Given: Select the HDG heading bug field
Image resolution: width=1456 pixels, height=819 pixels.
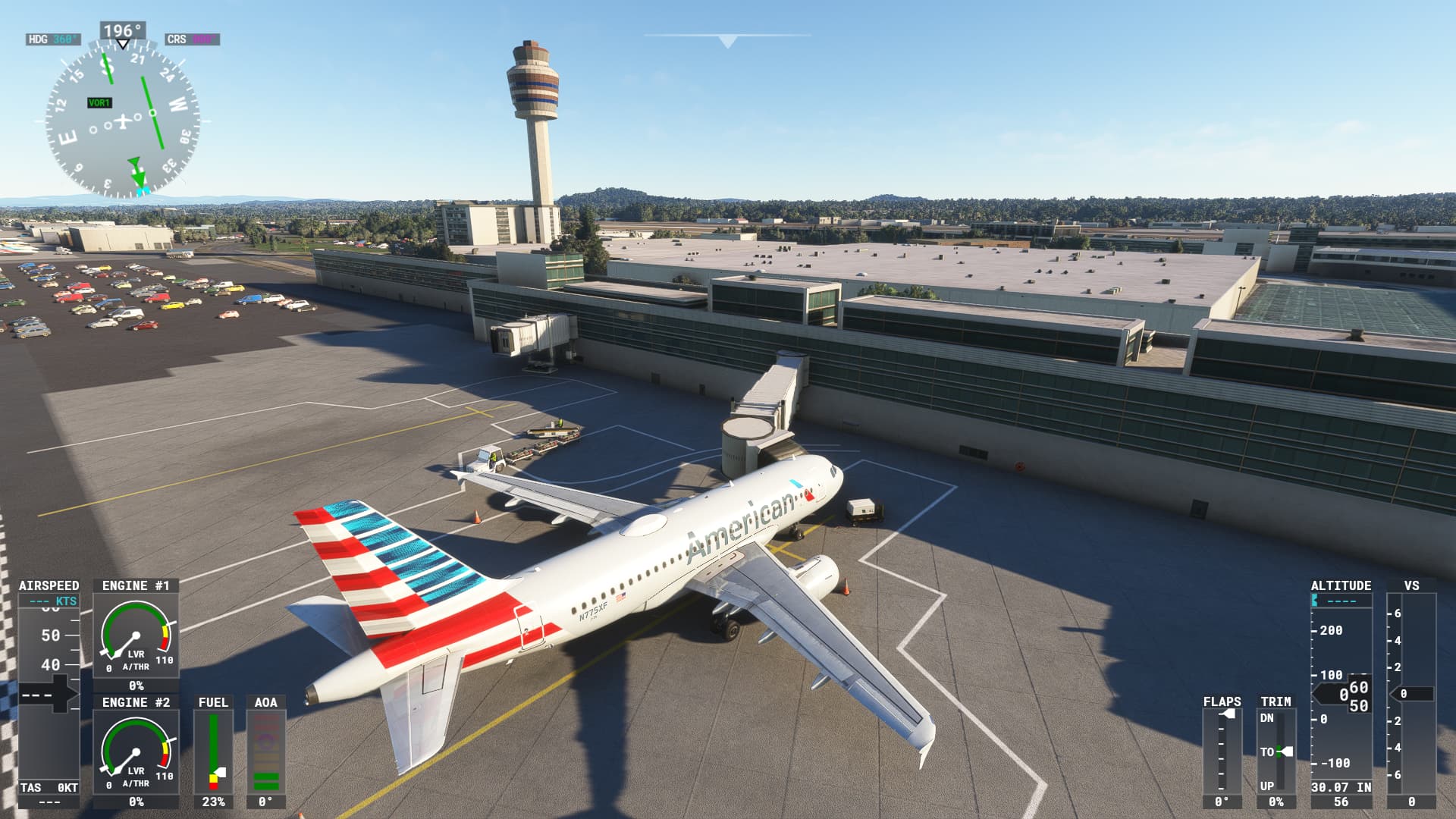Looking at the screenshot, I should point(53,39).
